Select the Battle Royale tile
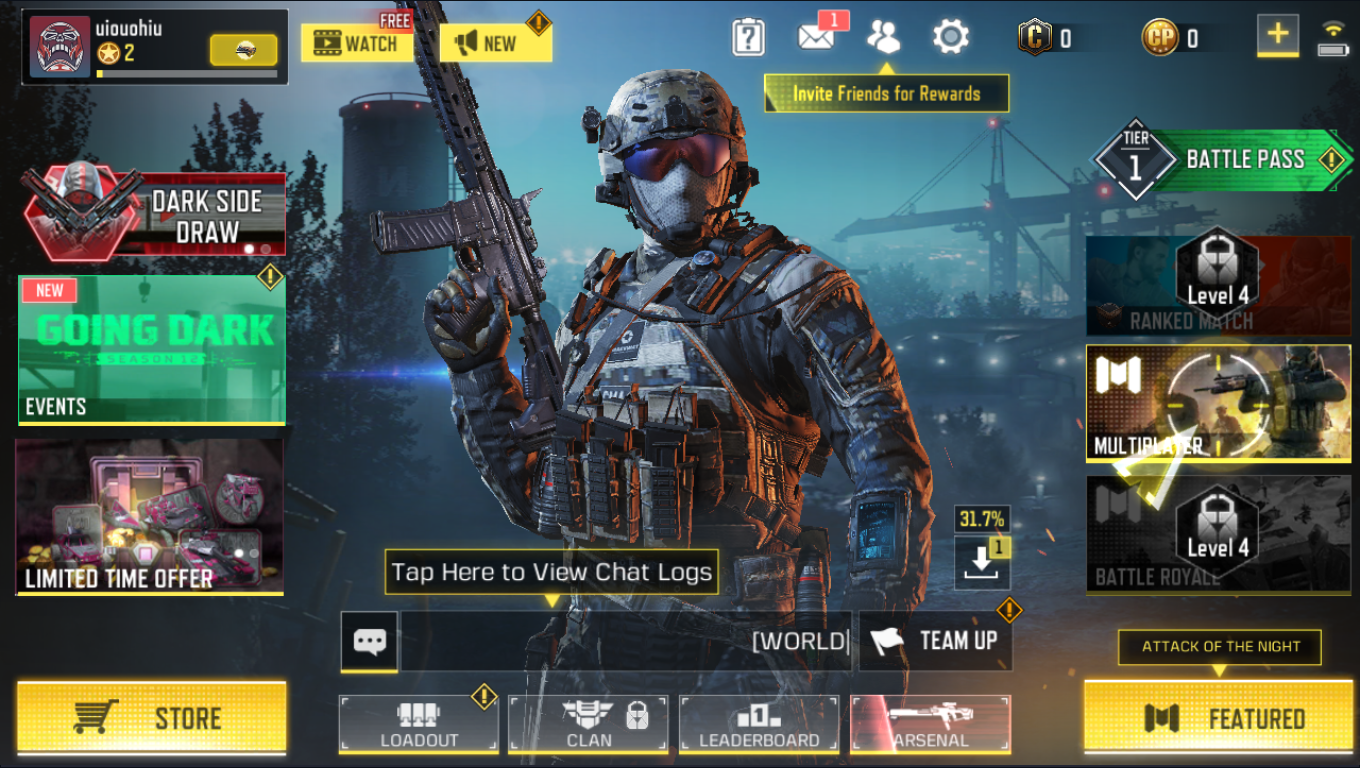Screen dimensions: 1360x768 point(1218,535)
